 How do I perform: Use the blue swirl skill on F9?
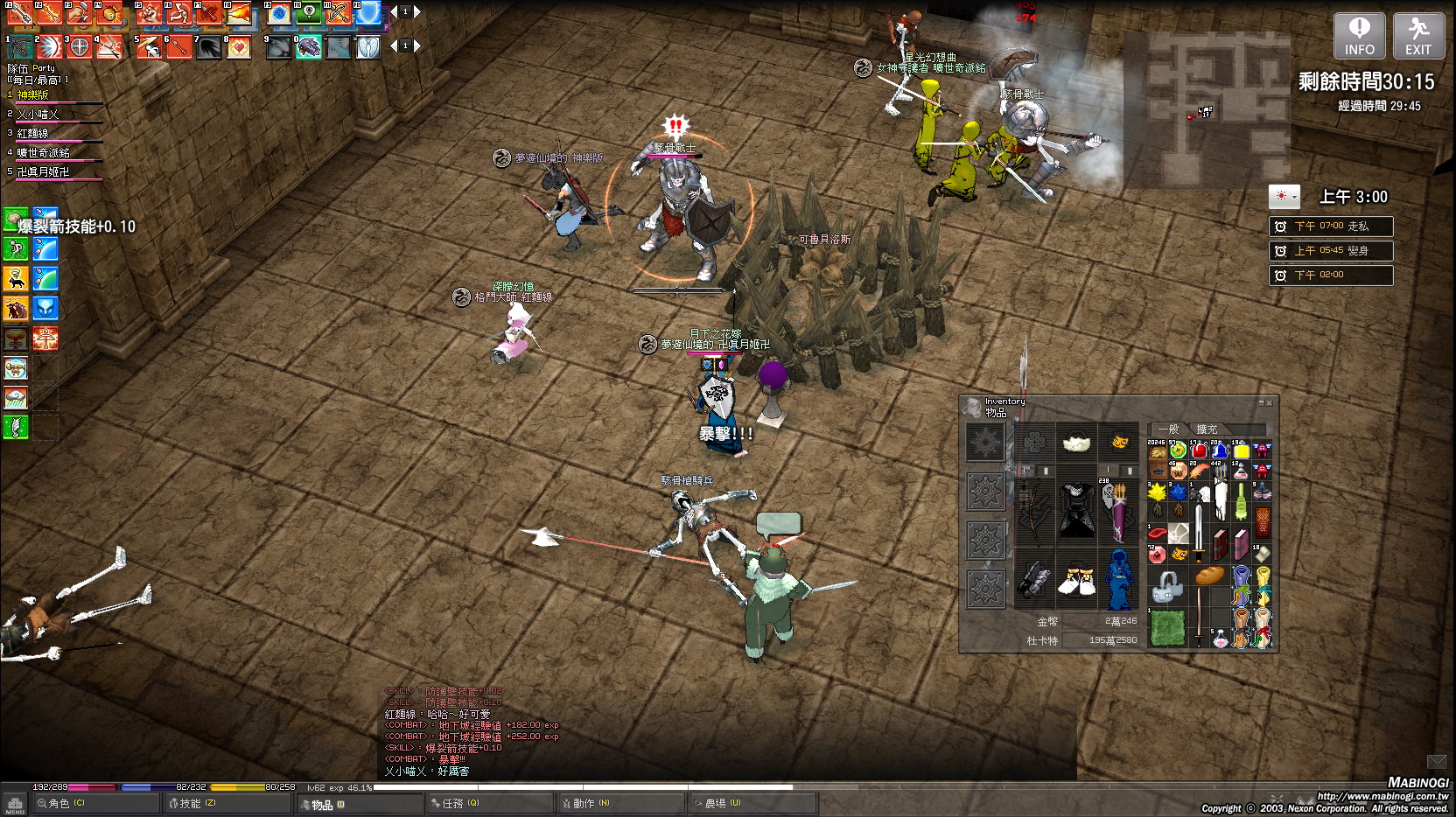click(x=279, y=13)
